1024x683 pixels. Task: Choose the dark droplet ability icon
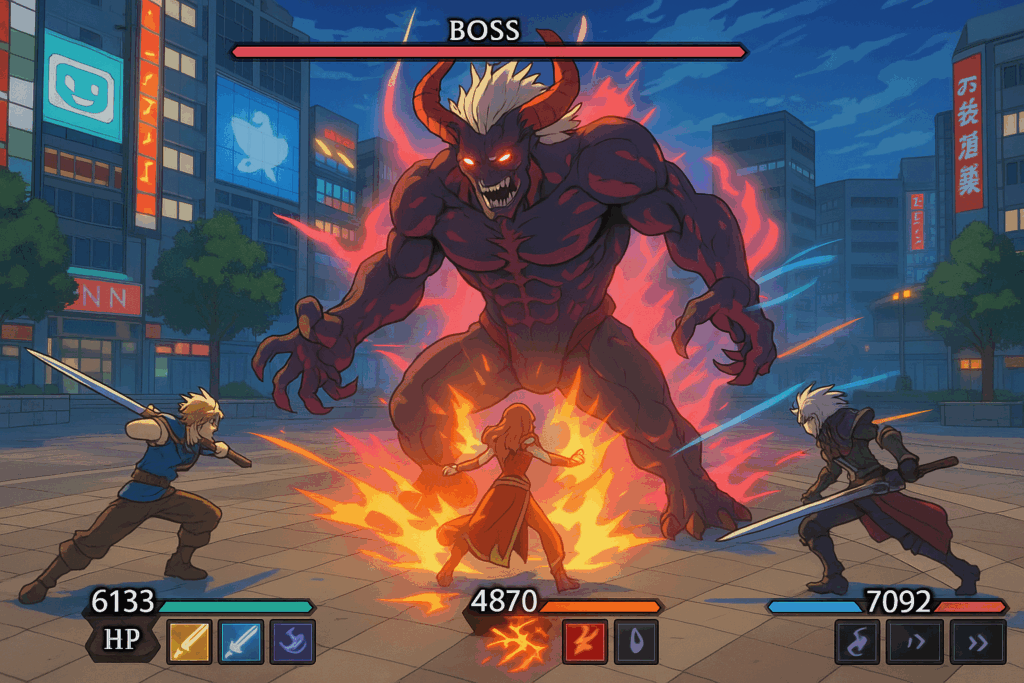click(634, 642)
